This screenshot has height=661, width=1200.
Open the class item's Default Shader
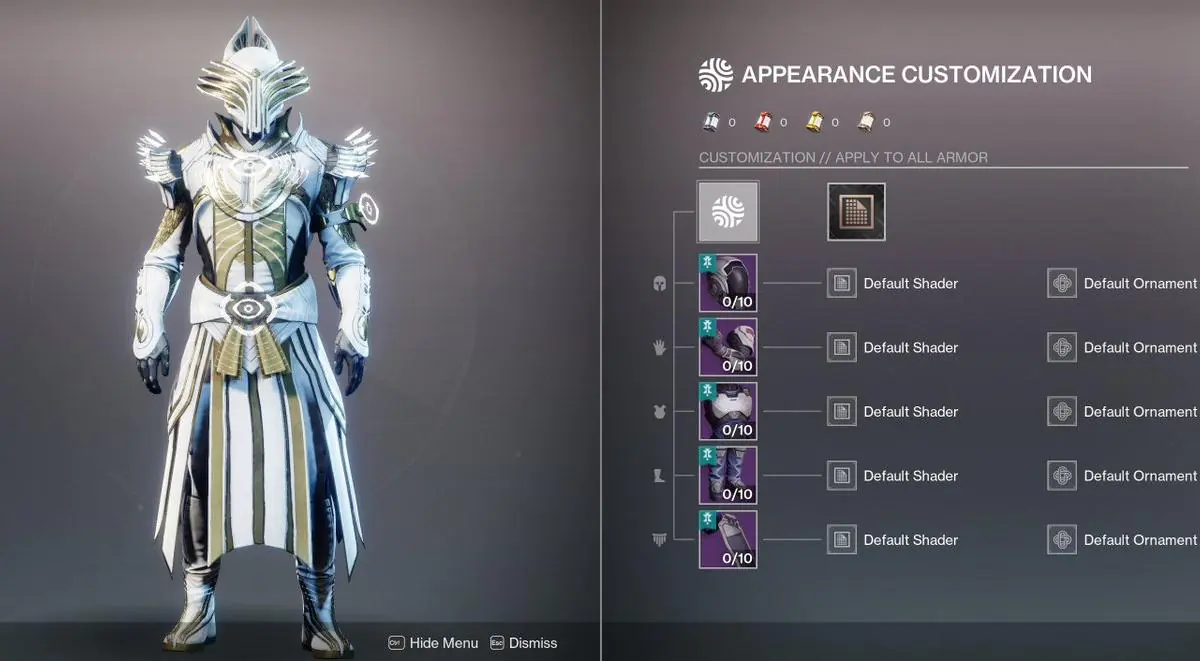pyautogui.click(x=842, y=539)
